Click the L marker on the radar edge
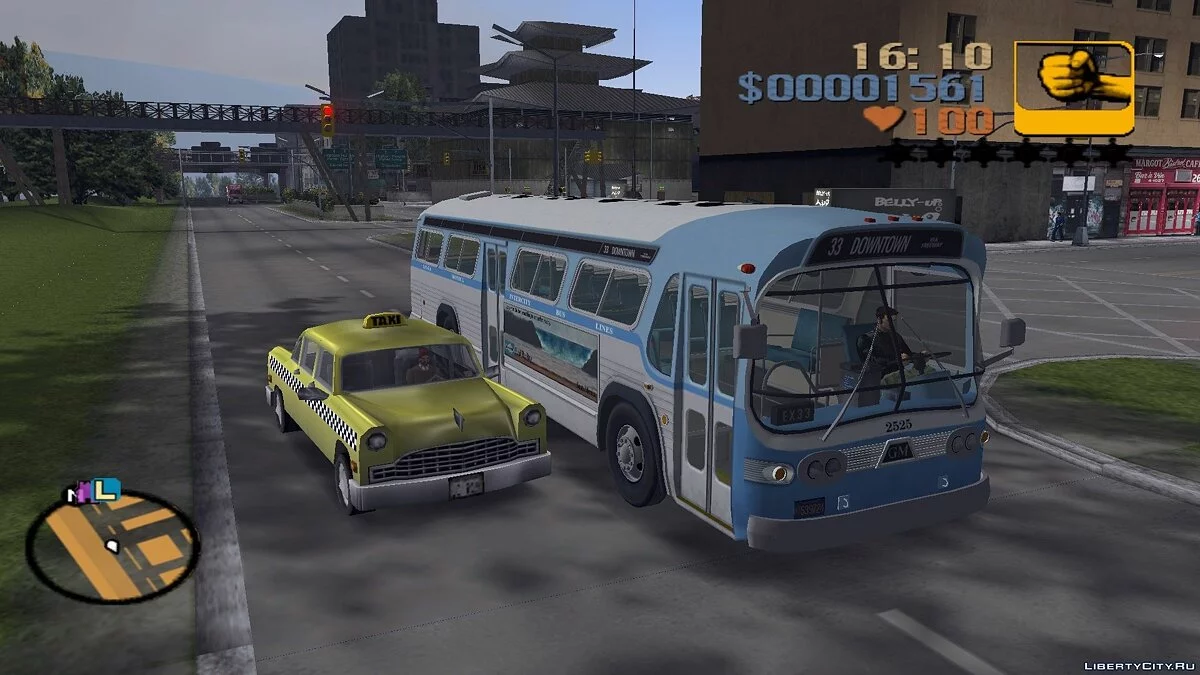 (107, 489)
